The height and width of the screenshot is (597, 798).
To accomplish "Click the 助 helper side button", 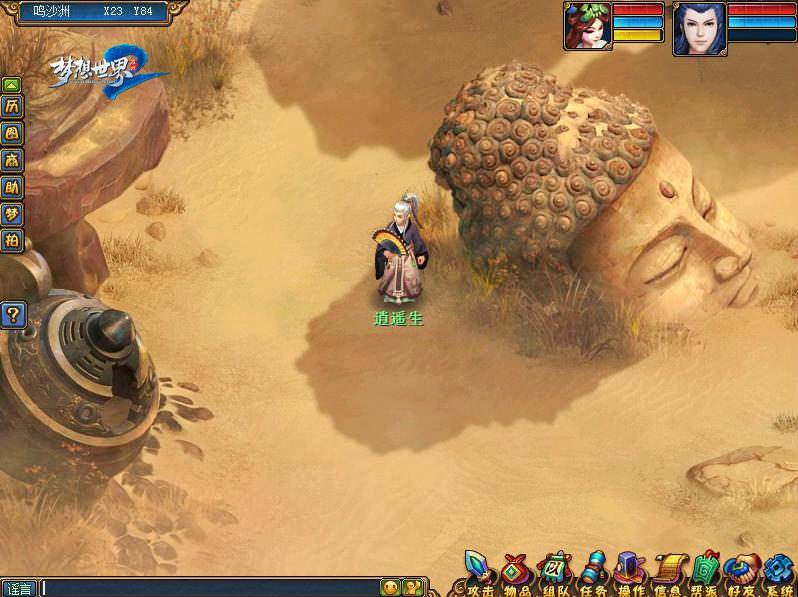I will [x=12, y=186].
